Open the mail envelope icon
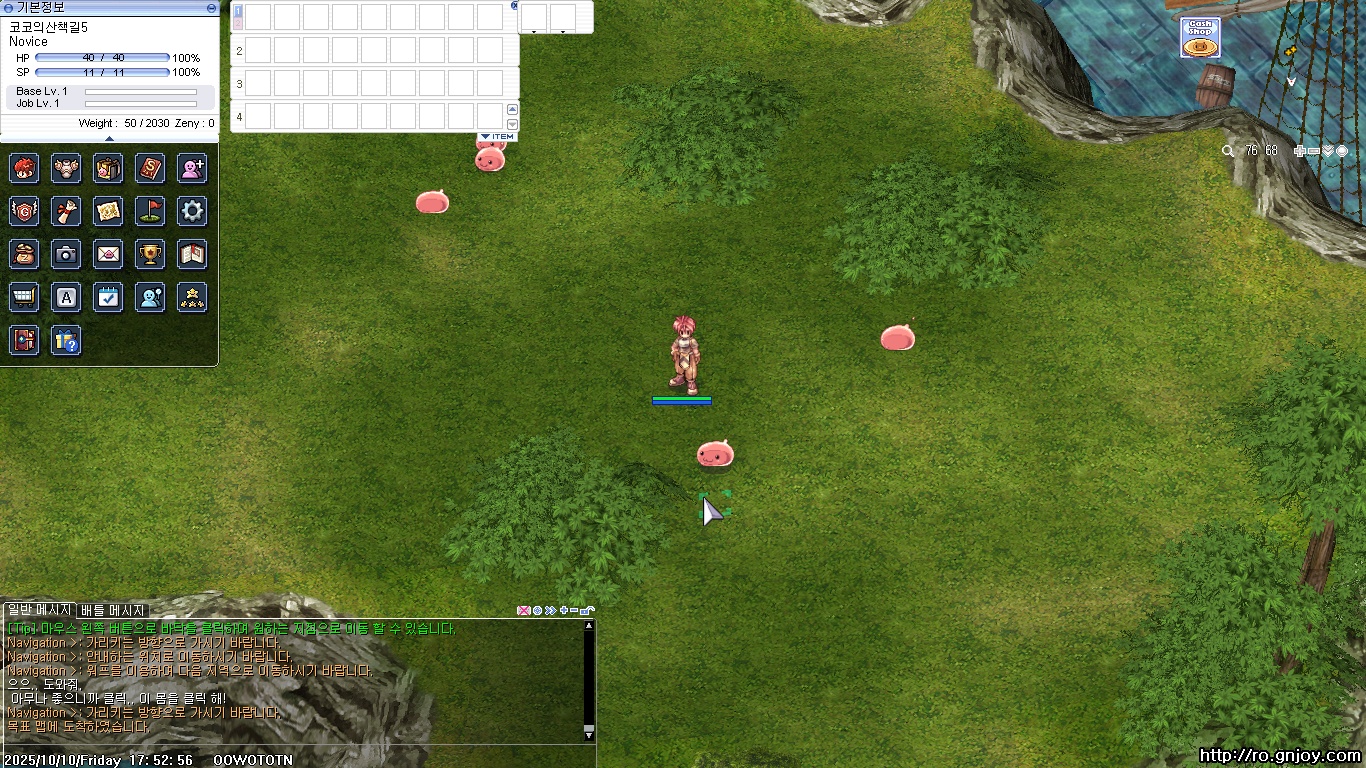Screen dimensions: 1366x768 coord(108,255)
